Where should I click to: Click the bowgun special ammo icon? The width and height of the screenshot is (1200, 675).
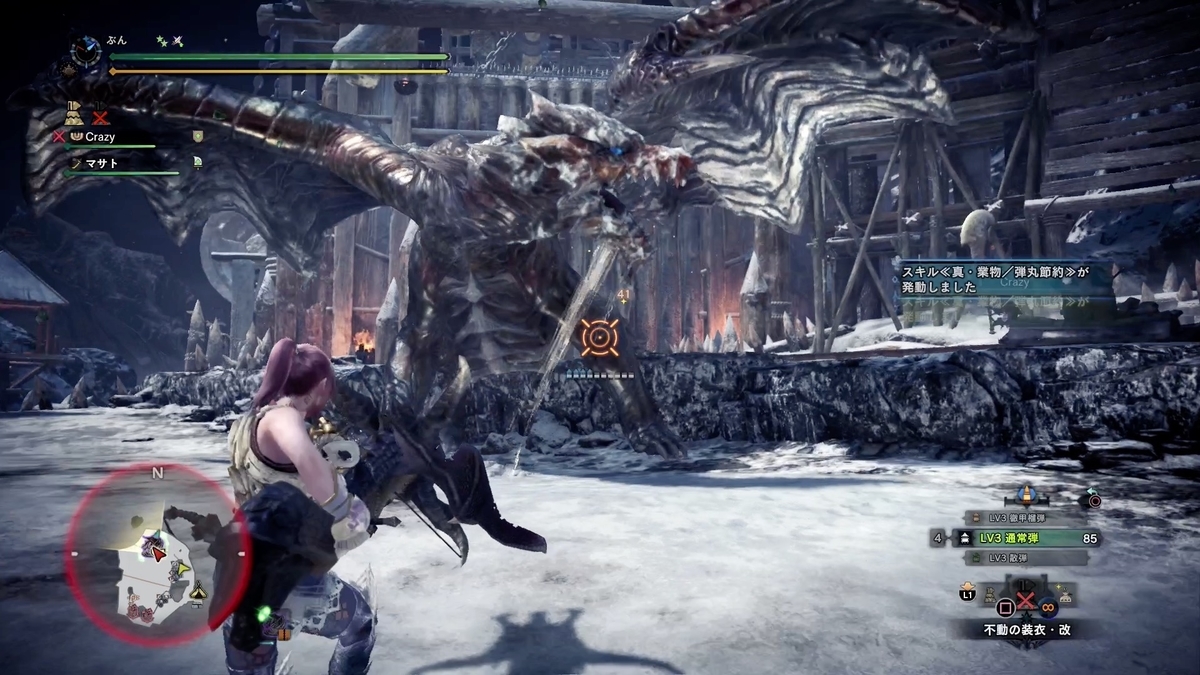pos(1026,495)
